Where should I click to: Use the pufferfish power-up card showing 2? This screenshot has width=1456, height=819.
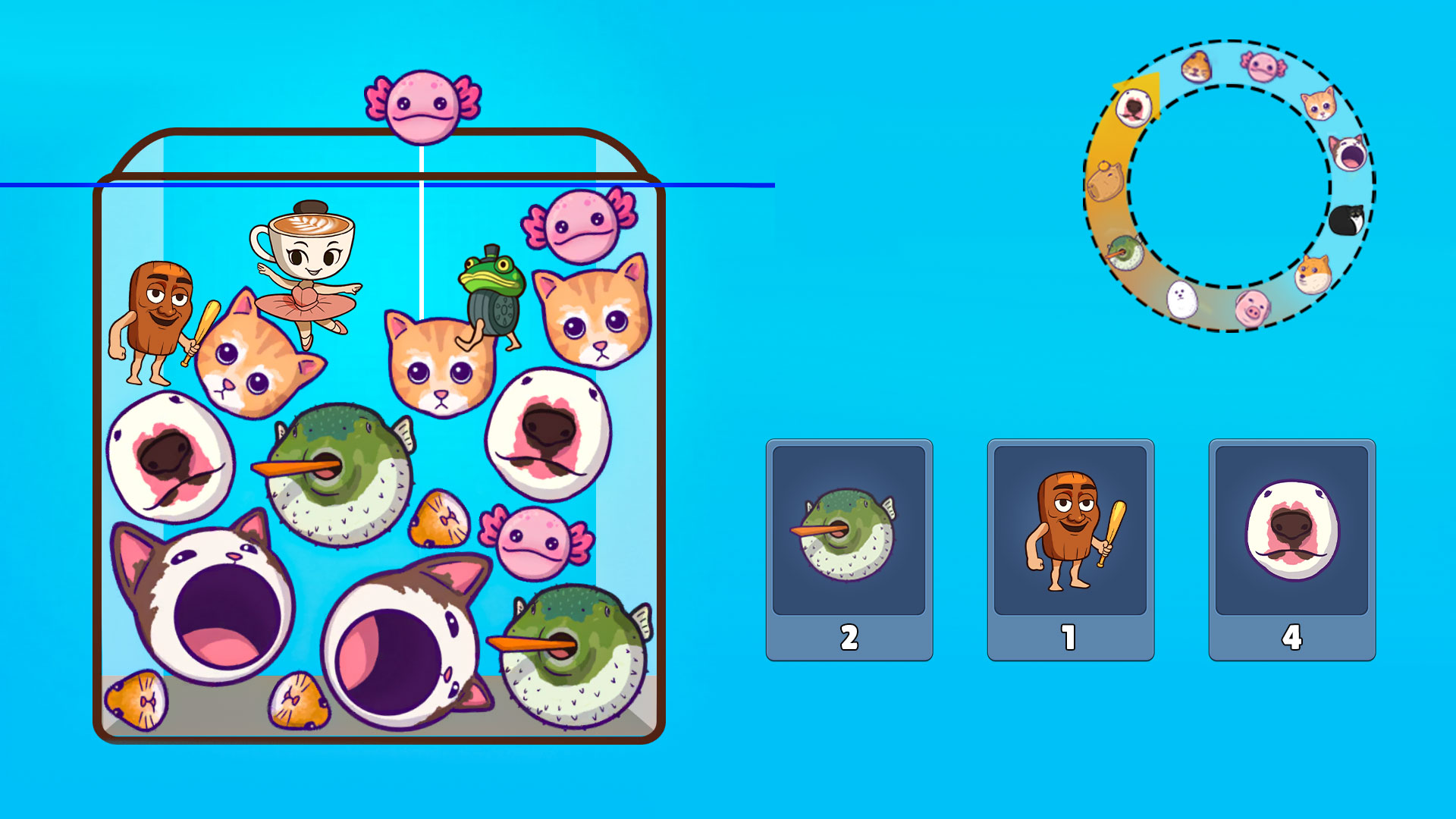(x=849, y=542)
